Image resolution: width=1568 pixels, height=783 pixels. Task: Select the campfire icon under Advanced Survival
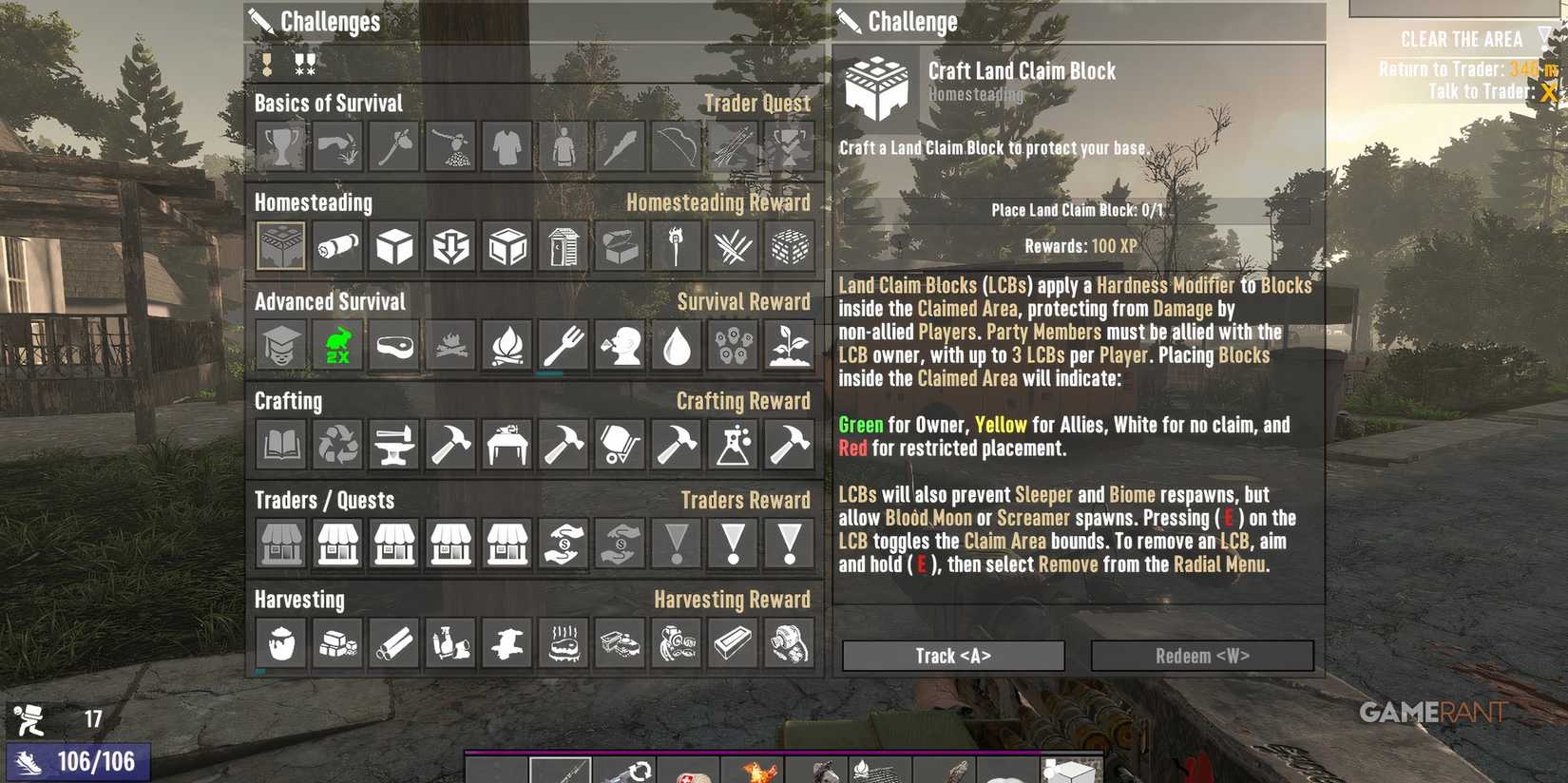(507, 346)
